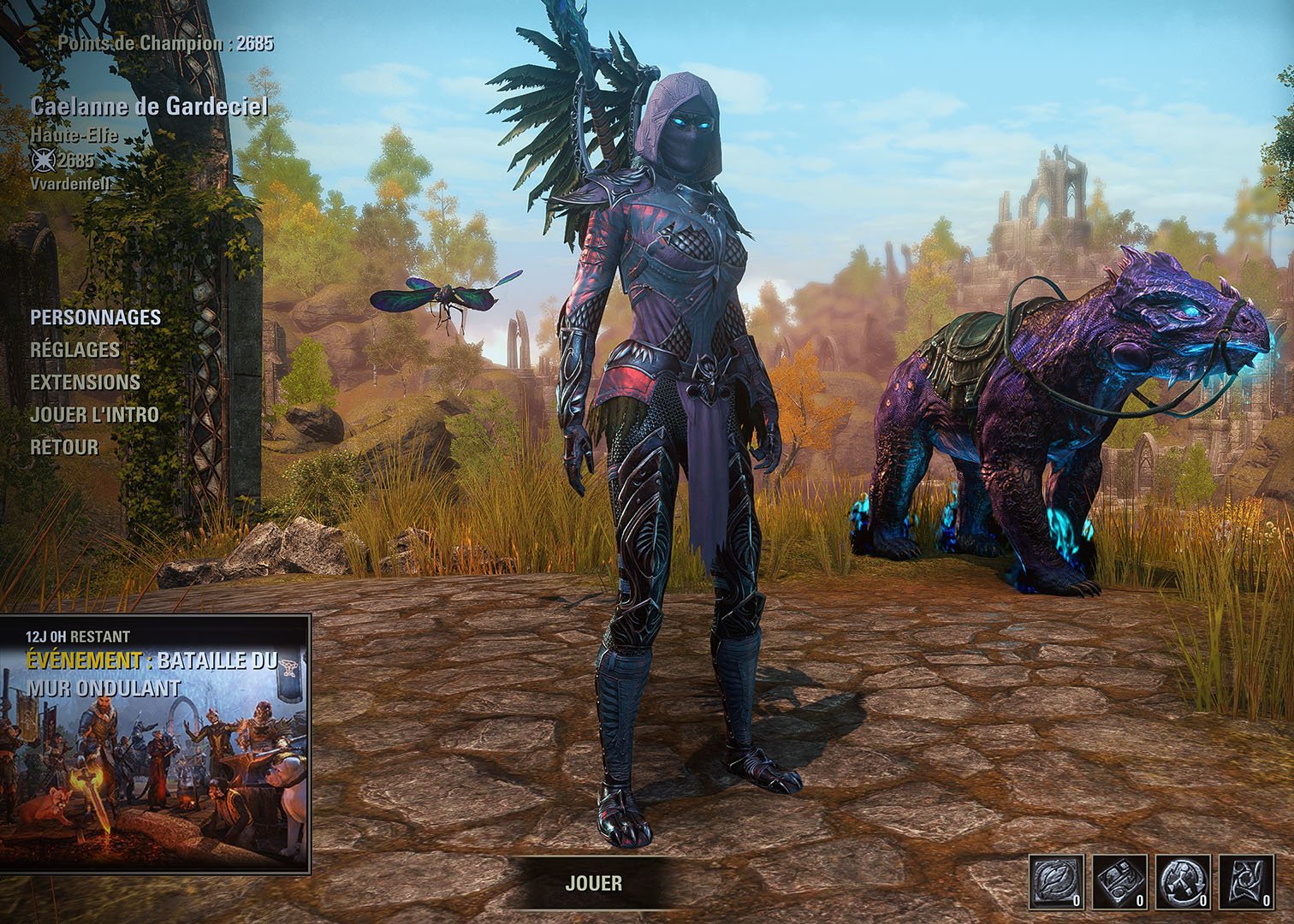The height and width of the screenshot is (924, 1294).
Task: Select the feather token icon
Action: 1057,881
